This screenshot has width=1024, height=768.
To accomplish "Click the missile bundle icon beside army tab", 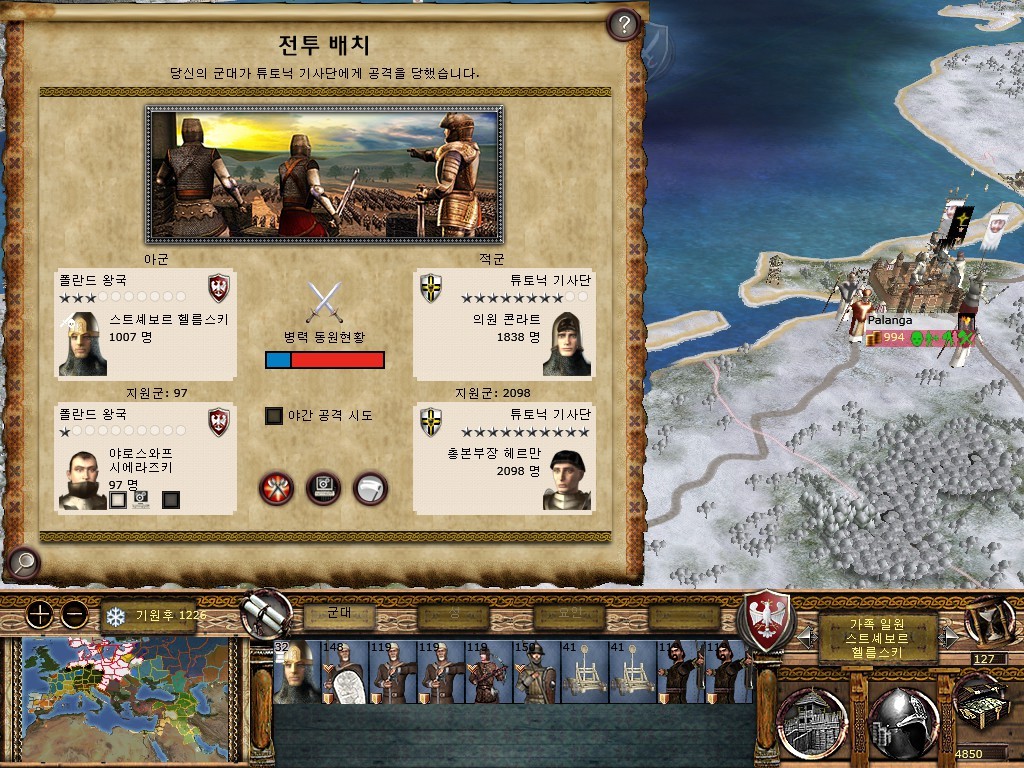I will [x=268, y=612].
